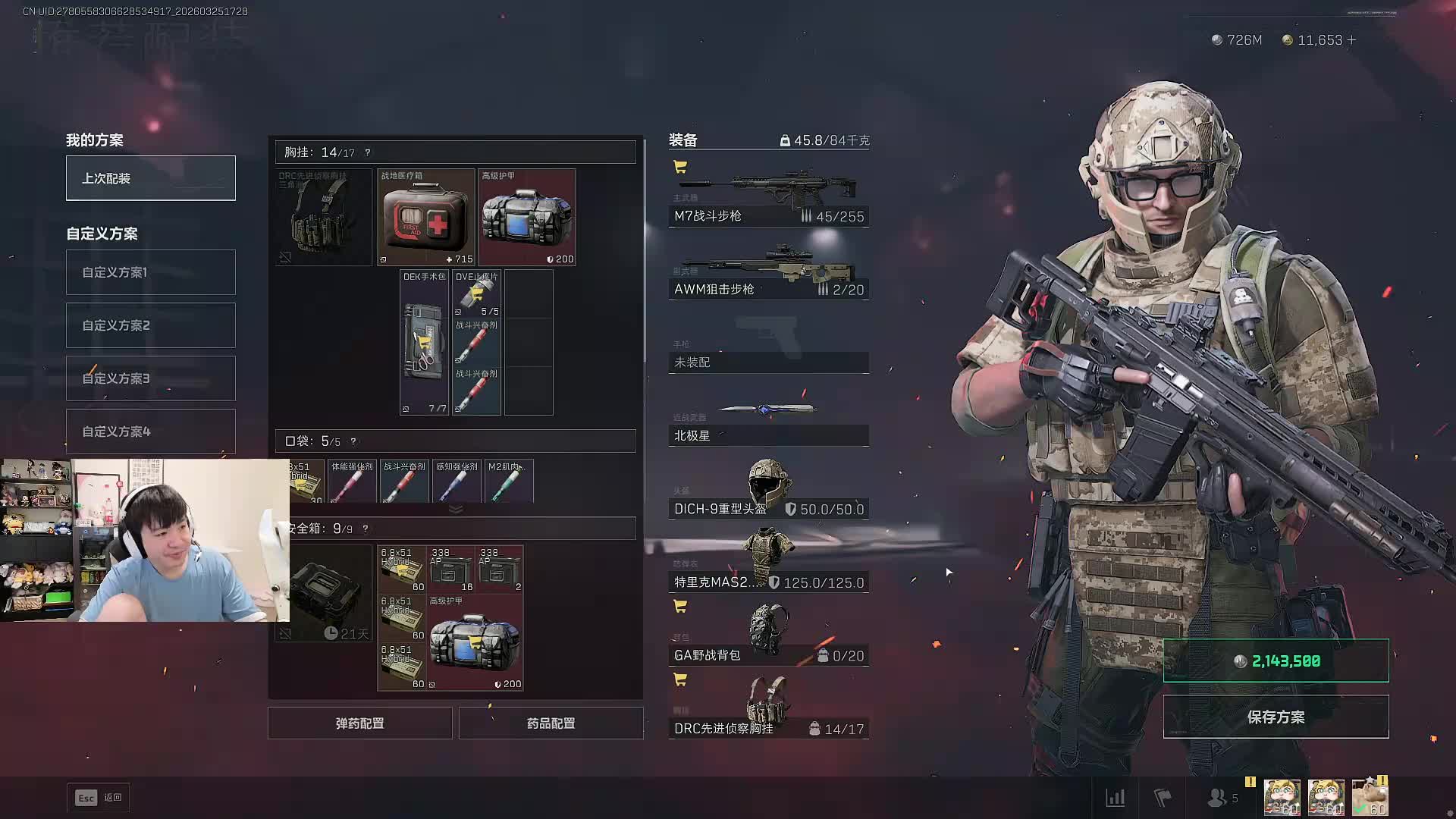
Task: Select the 北极星 melee knife slot
Action: [x=768, y=423]
